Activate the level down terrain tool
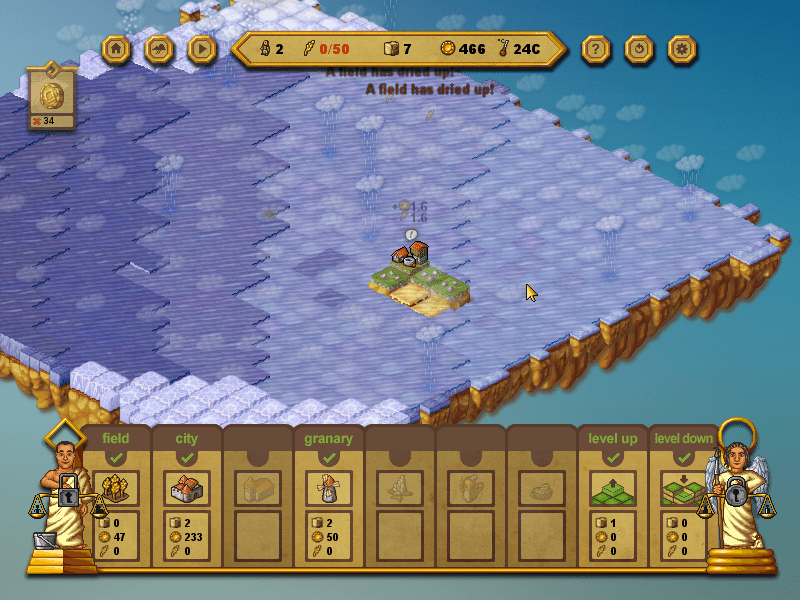The height and width of the screenshot is (600, 800). tap(683, 489)
